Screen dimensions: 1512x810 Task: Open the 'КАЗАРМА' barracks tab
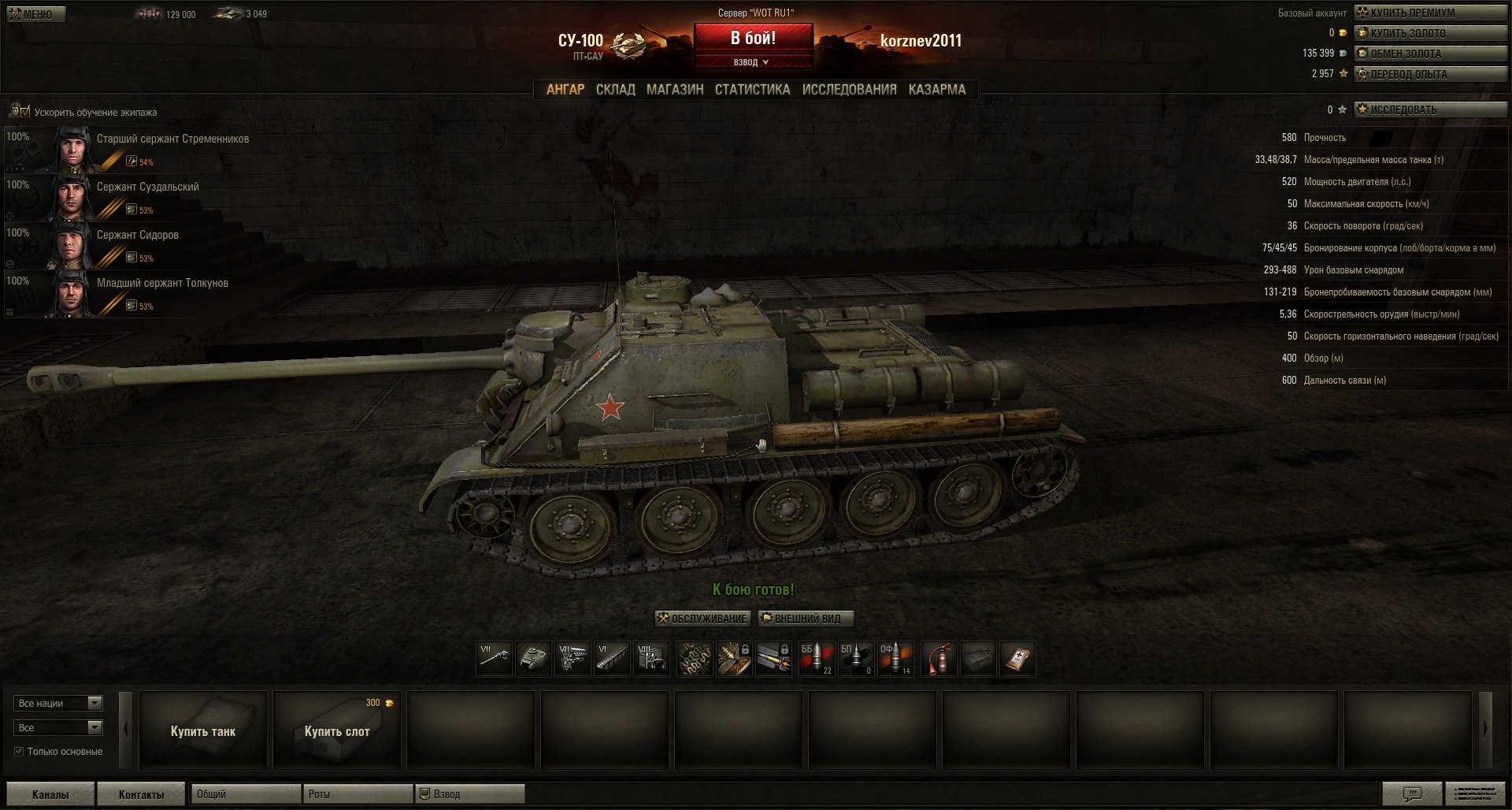pyautogui.click(x=936, y=90)
